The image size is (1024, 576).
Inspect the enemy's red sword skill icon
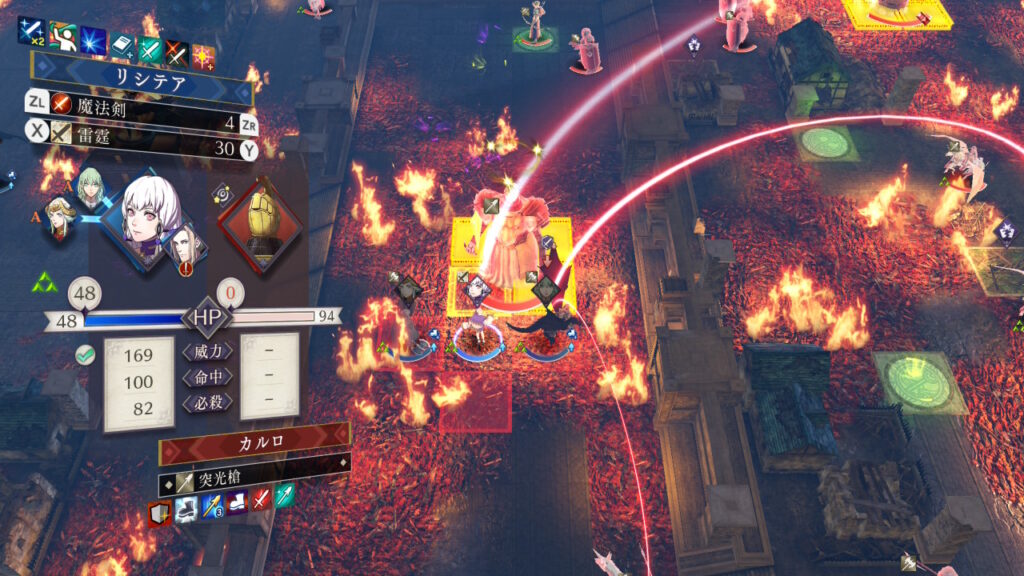click(261, 499)
